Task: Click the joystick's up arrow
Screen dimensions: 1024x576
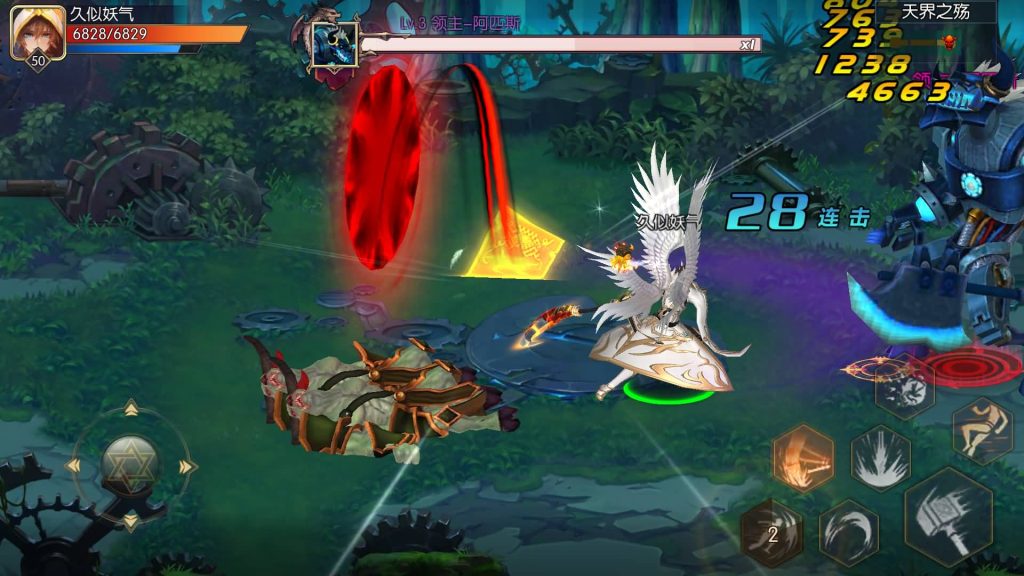Action: point(130,408)
